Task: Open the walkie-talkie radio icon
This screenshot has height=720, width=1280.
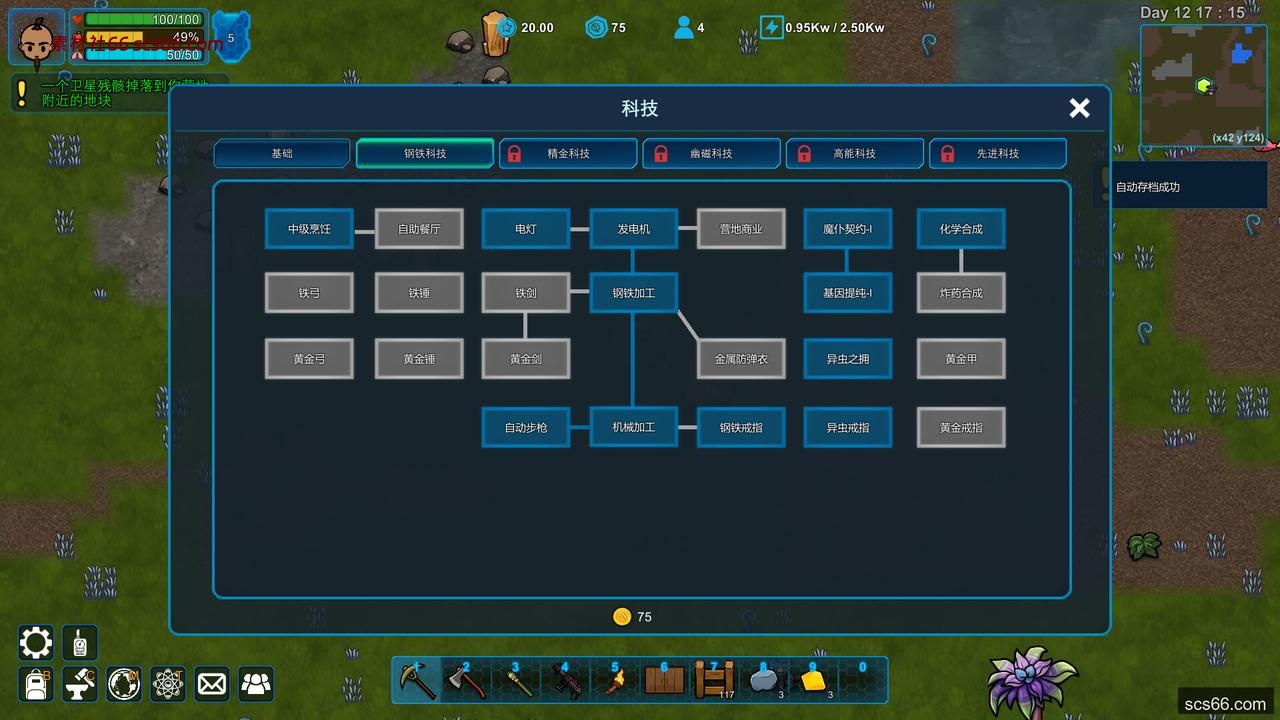Action: point(79,643)
